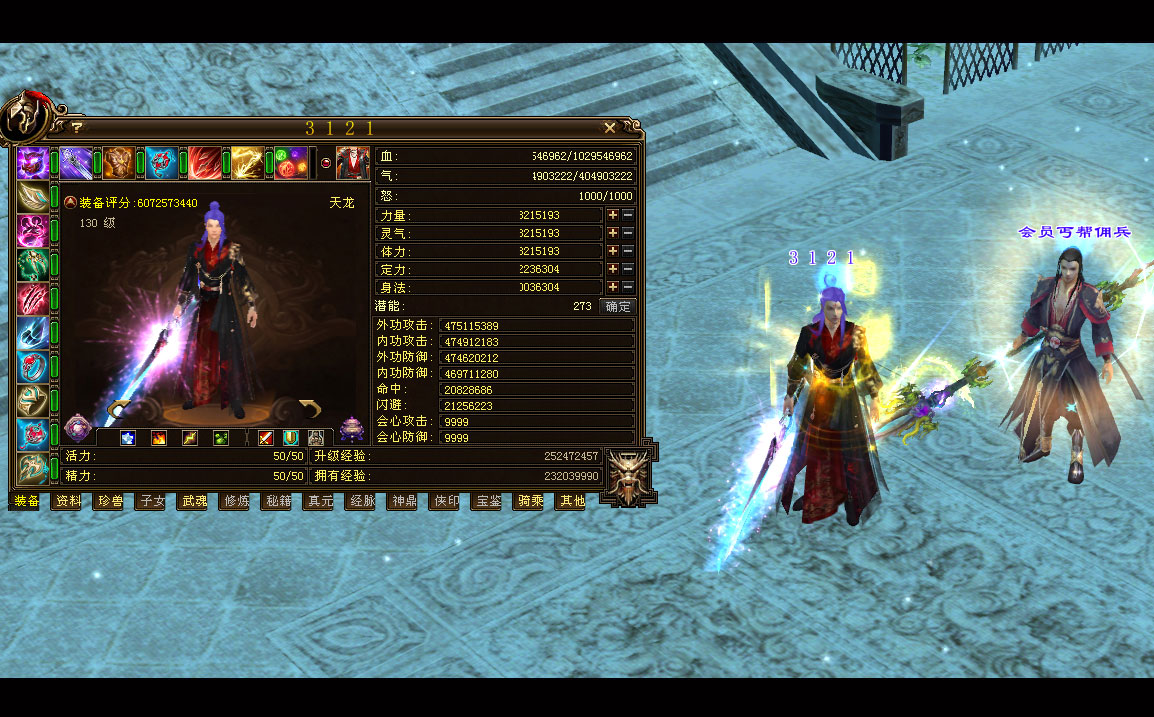Remove a point from 身法 (Agility)
The height and width of the screenshot is (717, 1154).
(x=628, y=287)
